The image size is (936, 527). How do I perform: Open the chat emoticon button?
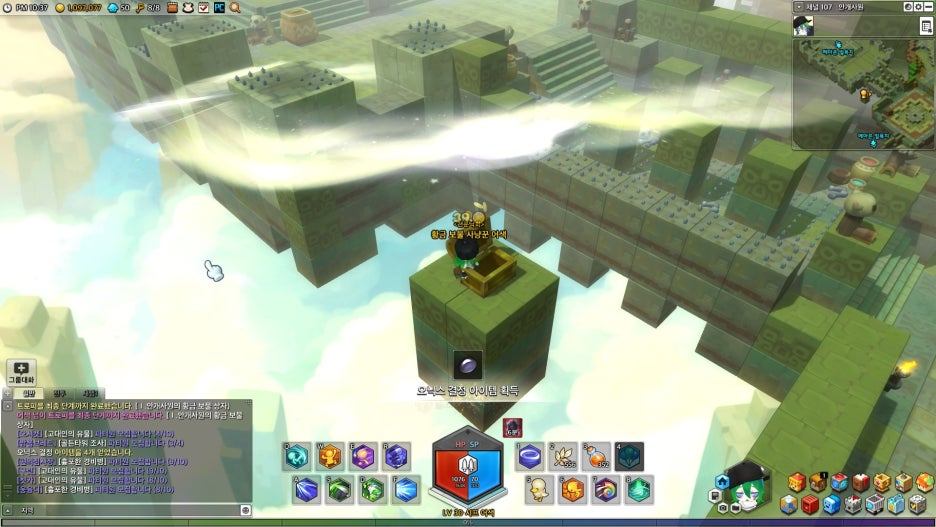tap(246, 510)
